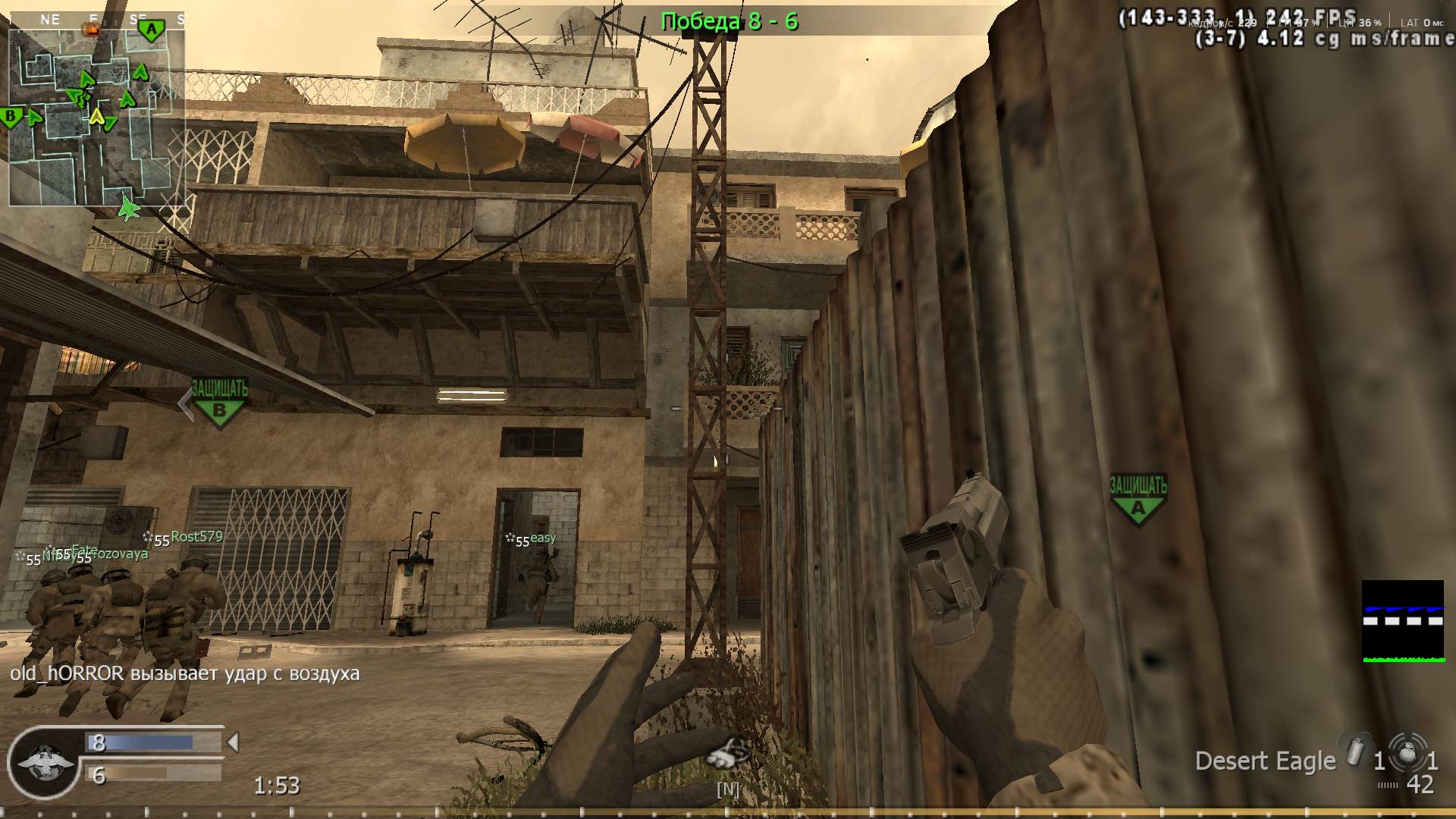
Task: Select the Защищать B objective marker
Action: pos(221,402)
